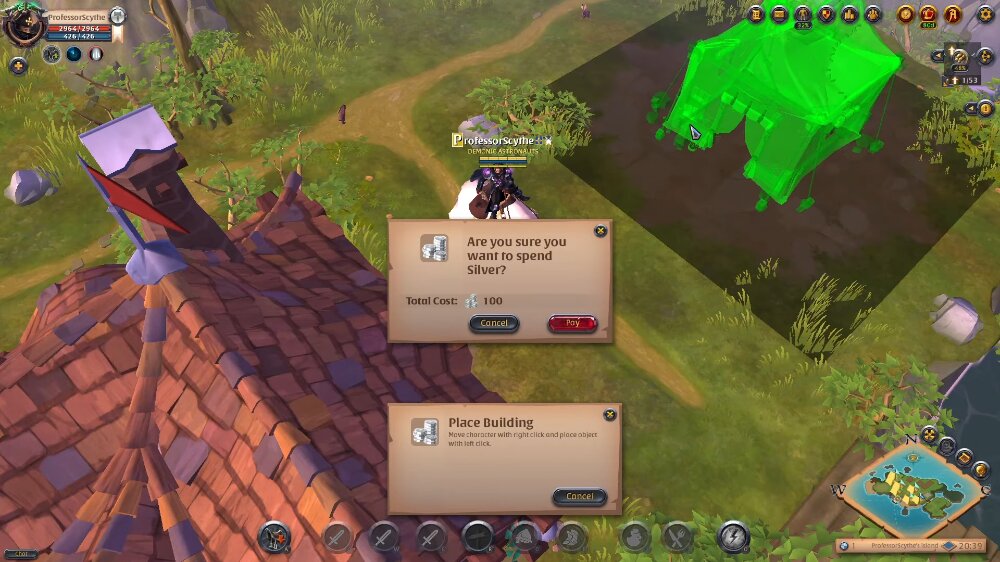Image resolution: width=1000 pixels, height=562 pixels.
Task: Cancel the Place Building prompt
Action: coord(580,496)
